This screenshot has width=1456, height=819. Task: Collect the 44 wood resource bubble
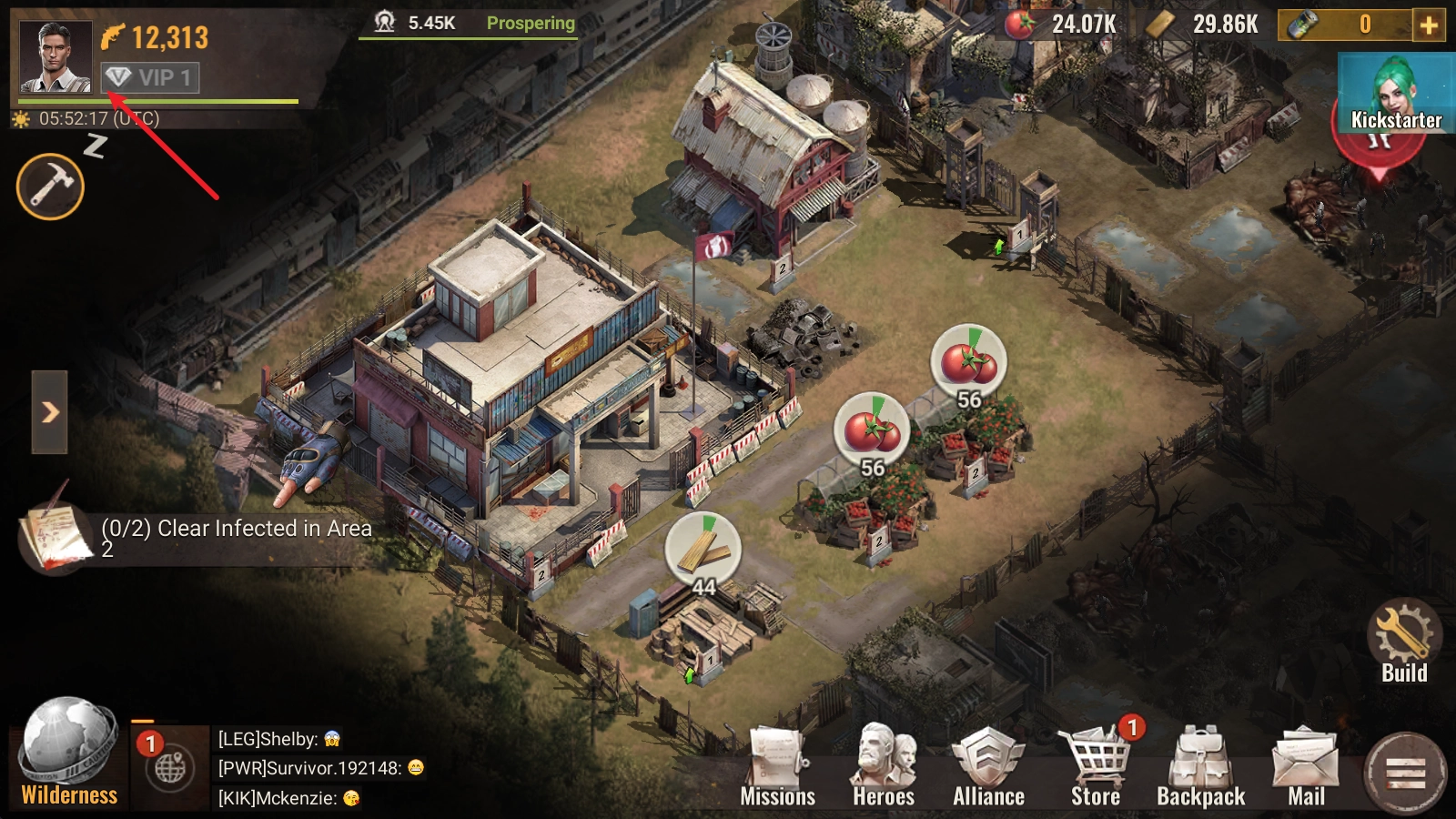pyautogui.click(x=703, y=551)
